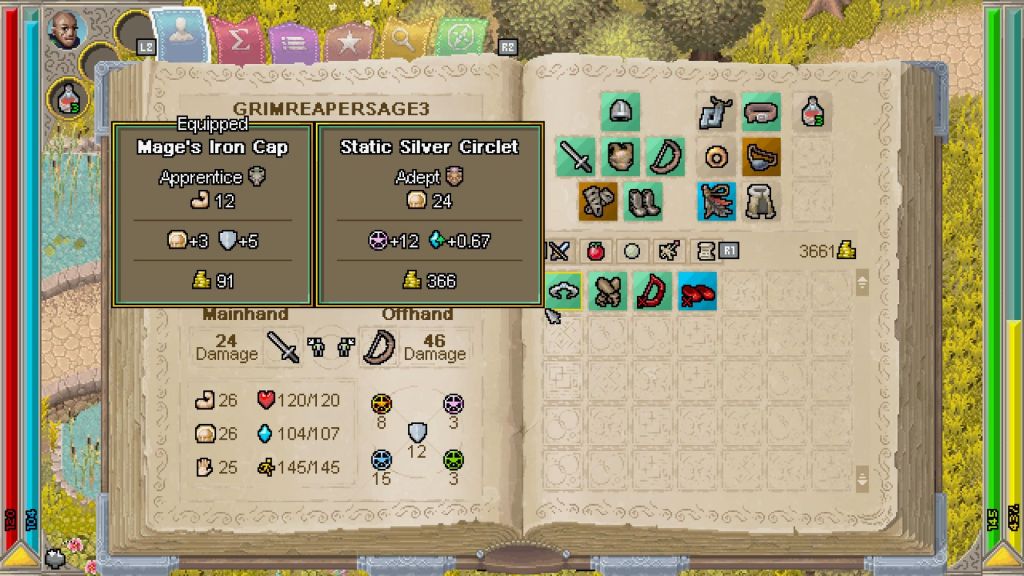
Task: Click the equipped chest armor slot
Action: [620, 157]
